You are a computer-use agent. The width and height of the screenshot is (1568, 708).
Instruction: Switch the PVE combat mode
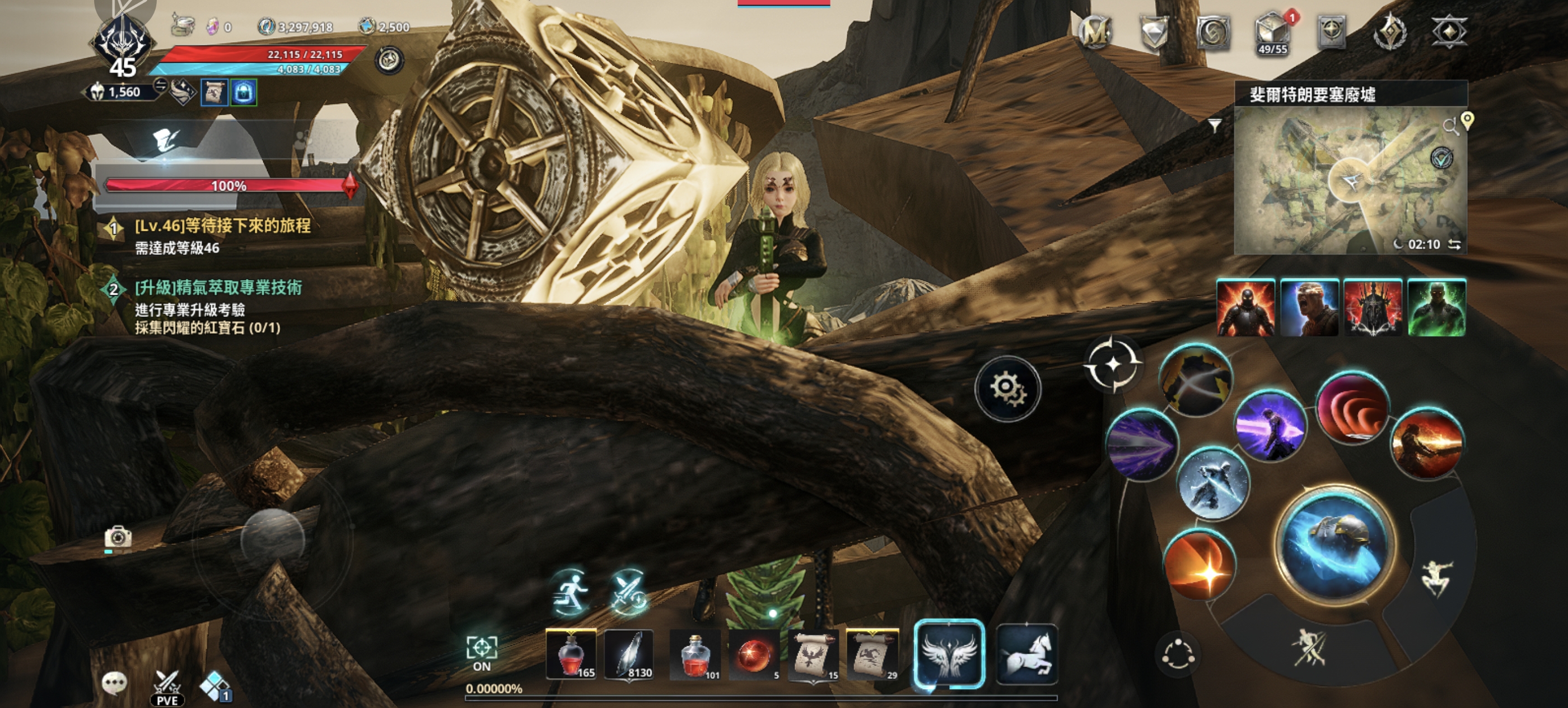click(167, 688)
